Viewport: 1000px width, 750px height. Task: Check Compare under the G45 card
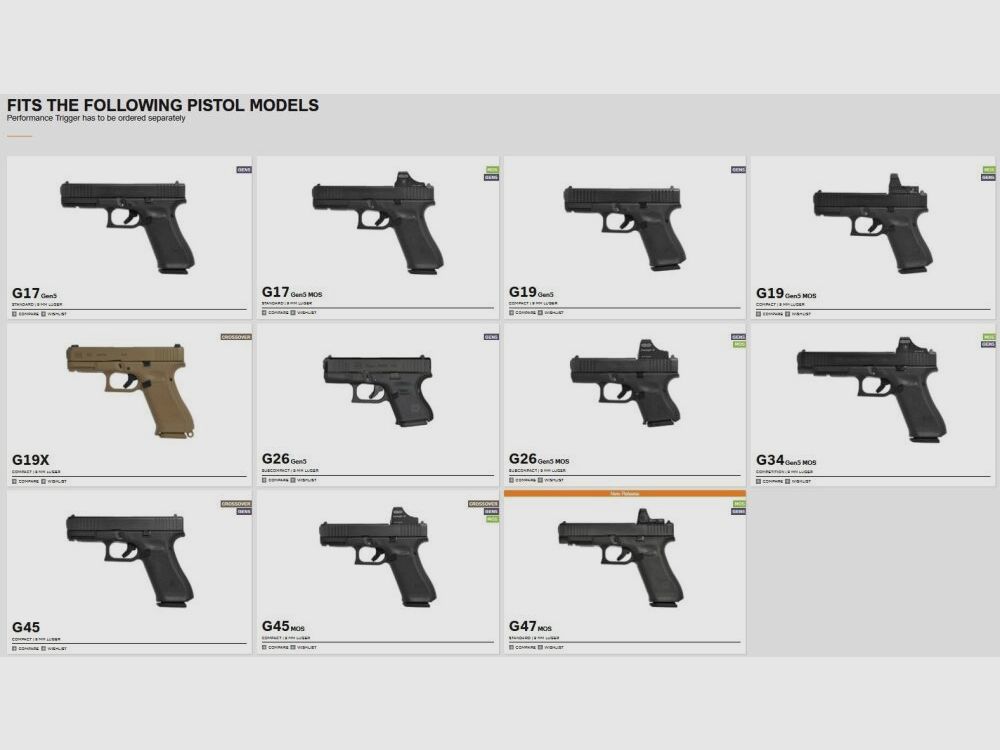click(x=14, y=648)
